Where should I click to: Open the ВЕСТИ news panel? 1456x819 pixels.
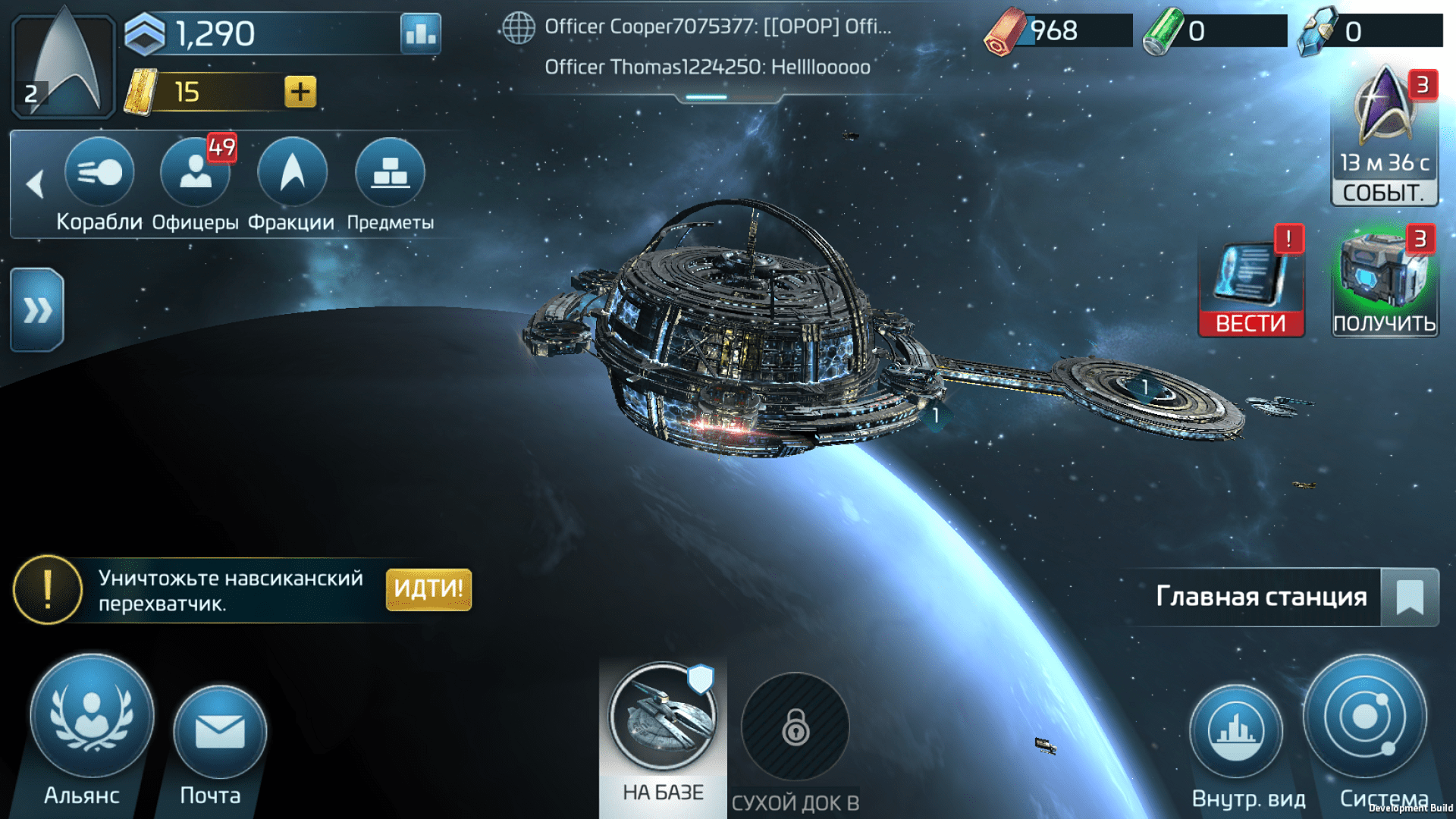[1251, 282]
